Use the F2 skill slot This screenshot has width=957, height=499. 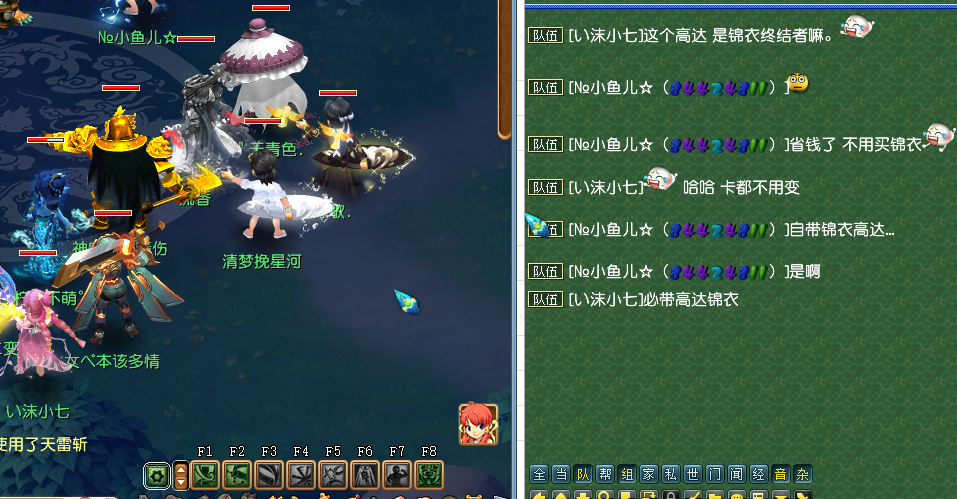point(237,475)
